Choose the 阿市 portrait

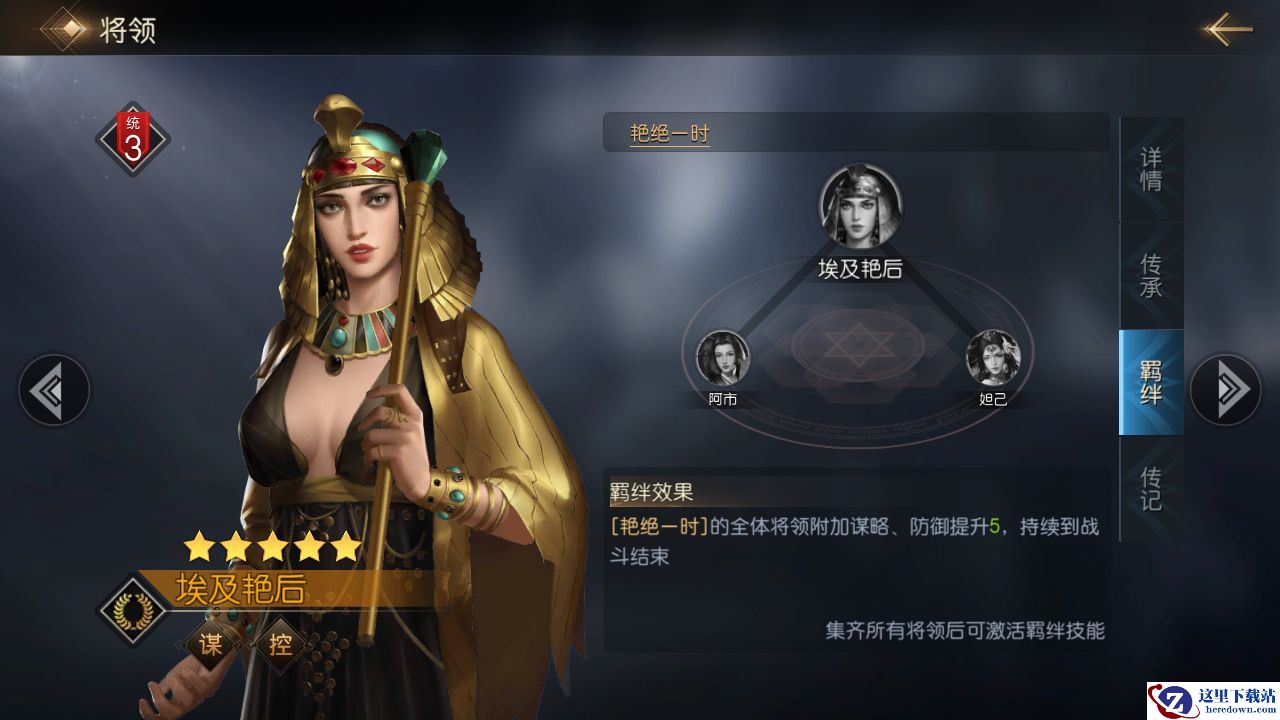coord(723,358)
